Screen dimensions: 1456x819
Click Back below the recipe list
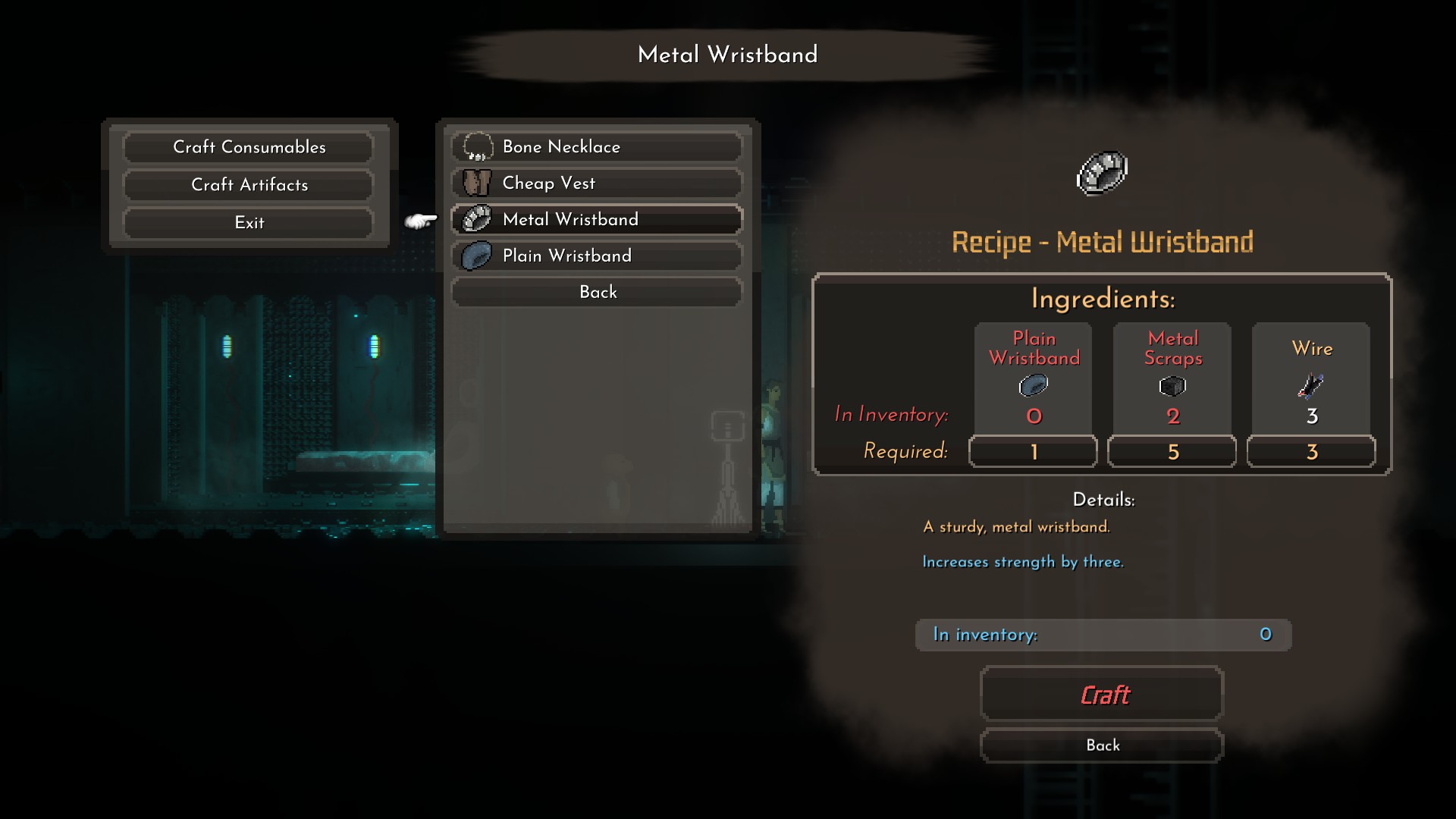pos(597,292)
